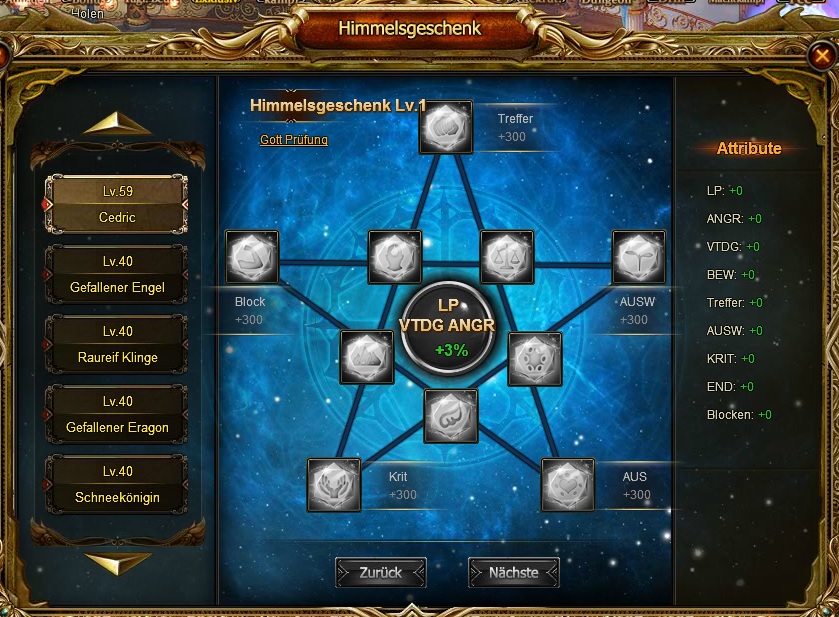Viewport: 839px width, 617px height.
Task: Select the Treffer +300 star node
Action: tap(446, 127)
